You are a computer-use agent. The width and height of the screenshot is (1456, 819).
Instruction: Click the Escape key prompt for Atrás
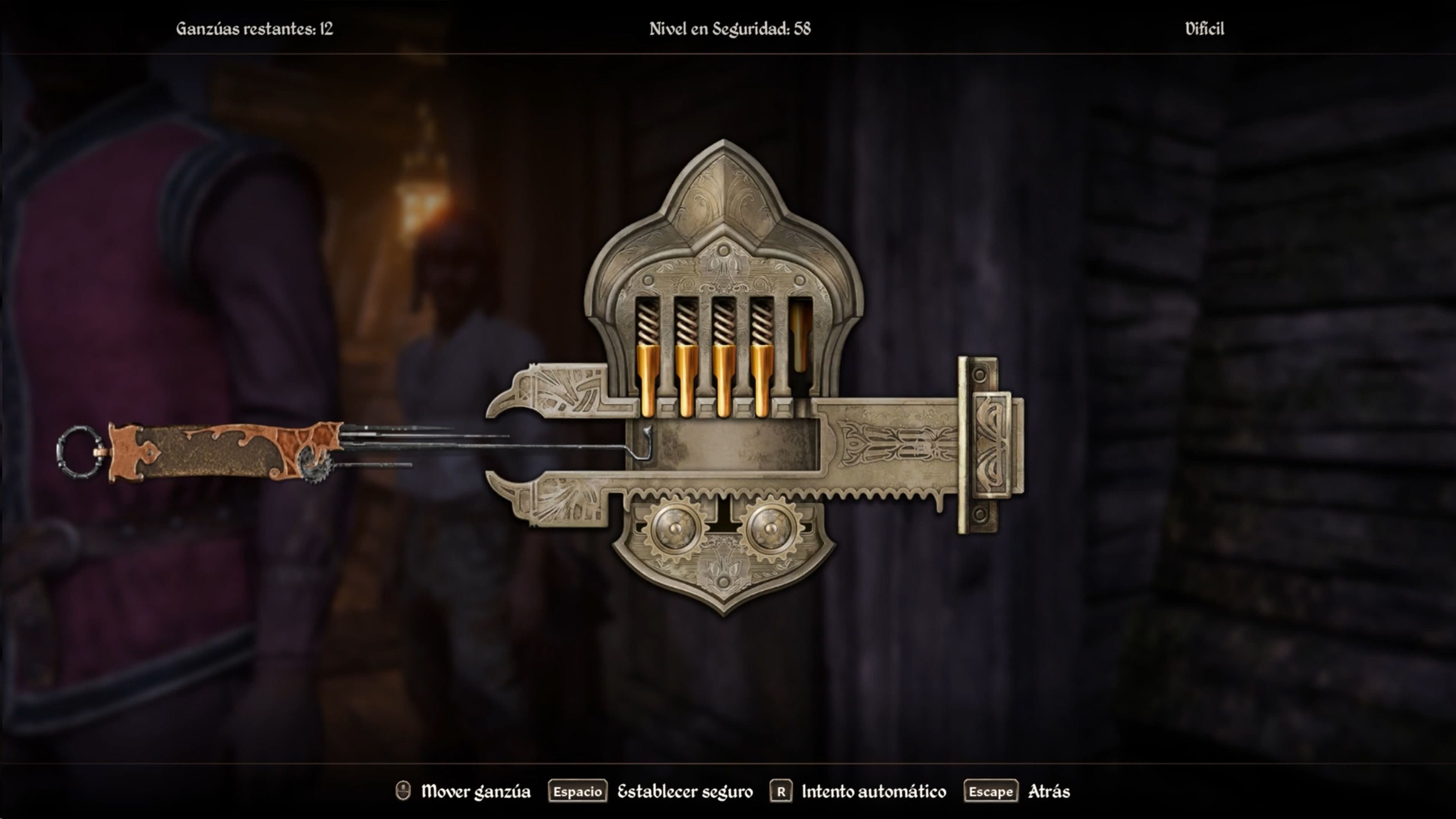point(991,791)
